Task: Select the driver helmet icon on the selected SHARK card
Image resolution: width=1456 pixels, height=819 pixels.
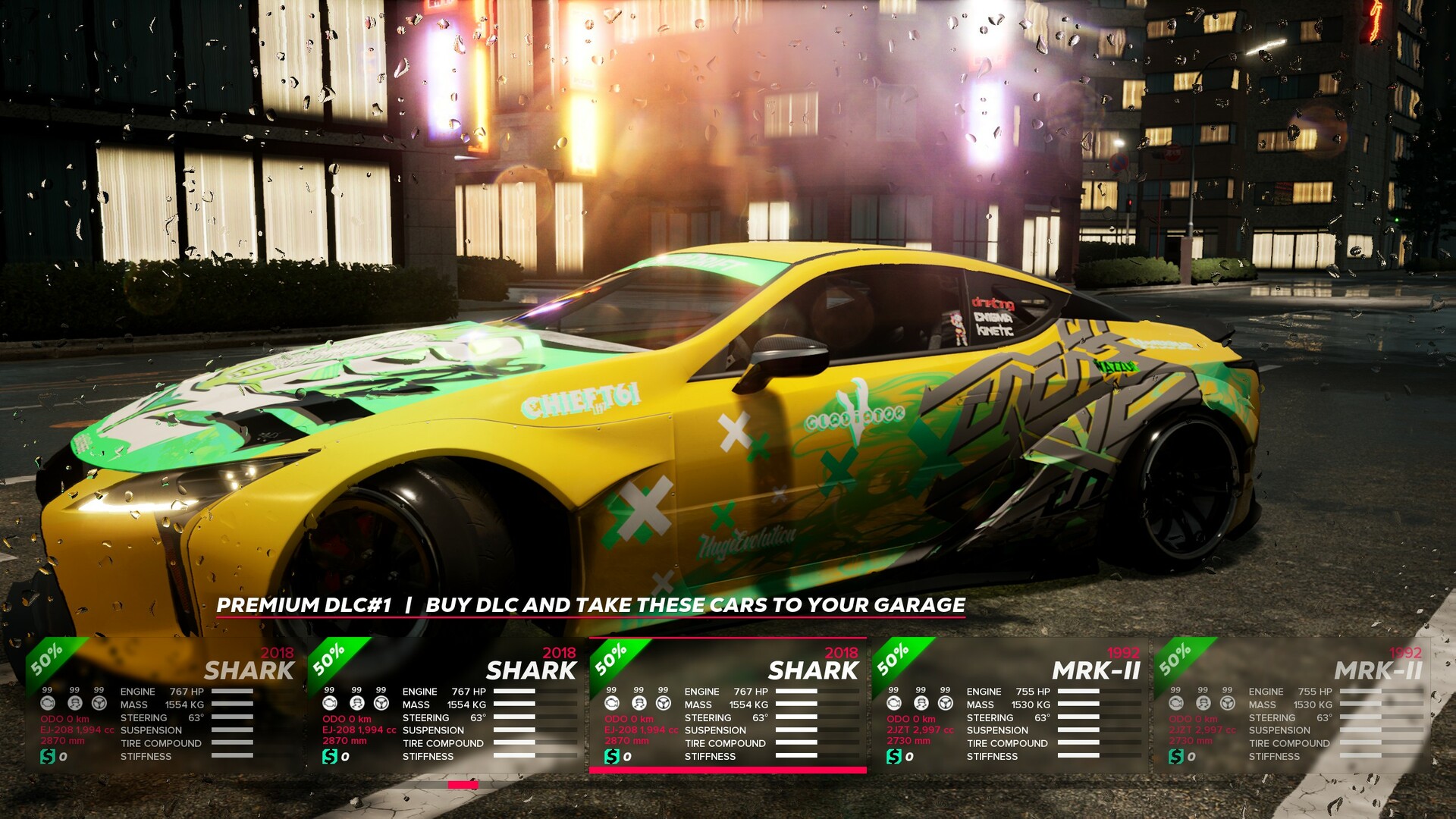Action: click(x=638, y=704)
